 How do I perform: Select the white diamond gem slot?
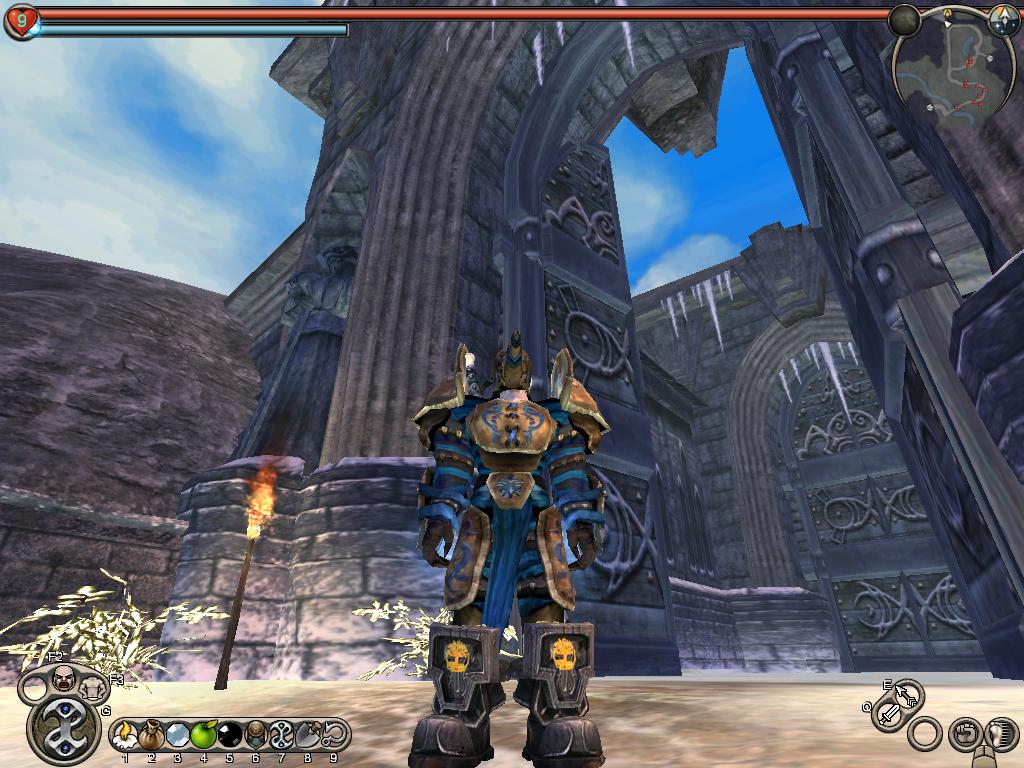click(x=178, y=737)
